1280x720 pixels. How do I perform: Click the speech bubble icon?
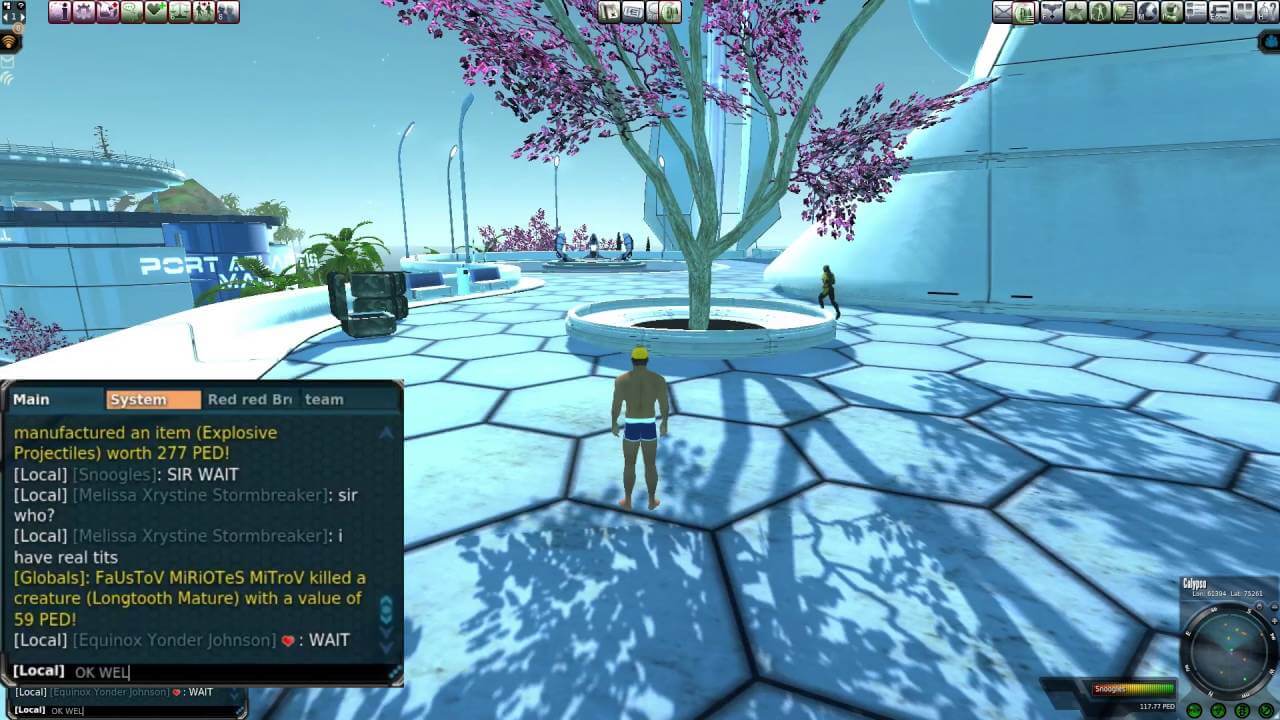[x=132, y=12]
